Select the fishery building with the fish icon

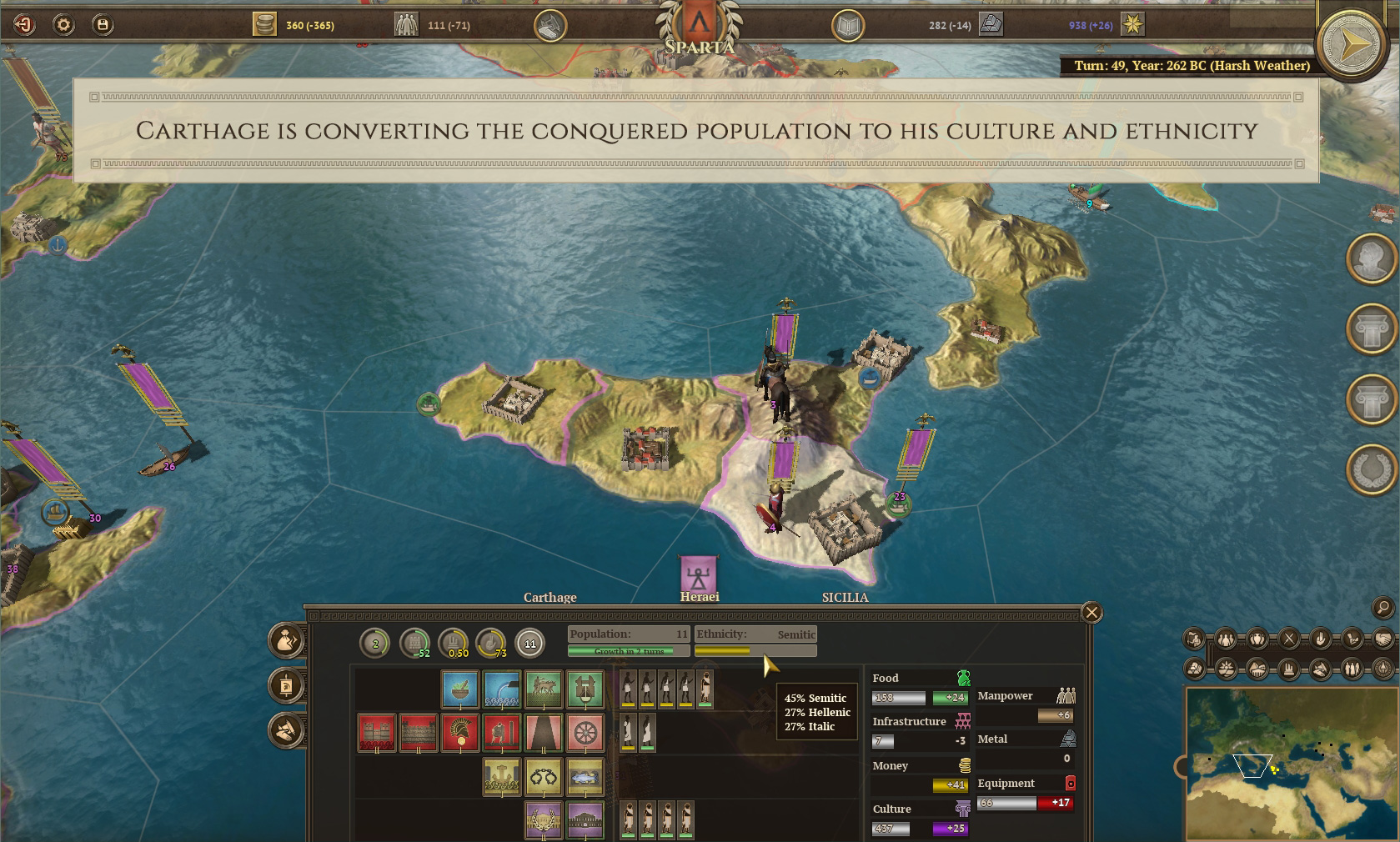coord(585,777)
